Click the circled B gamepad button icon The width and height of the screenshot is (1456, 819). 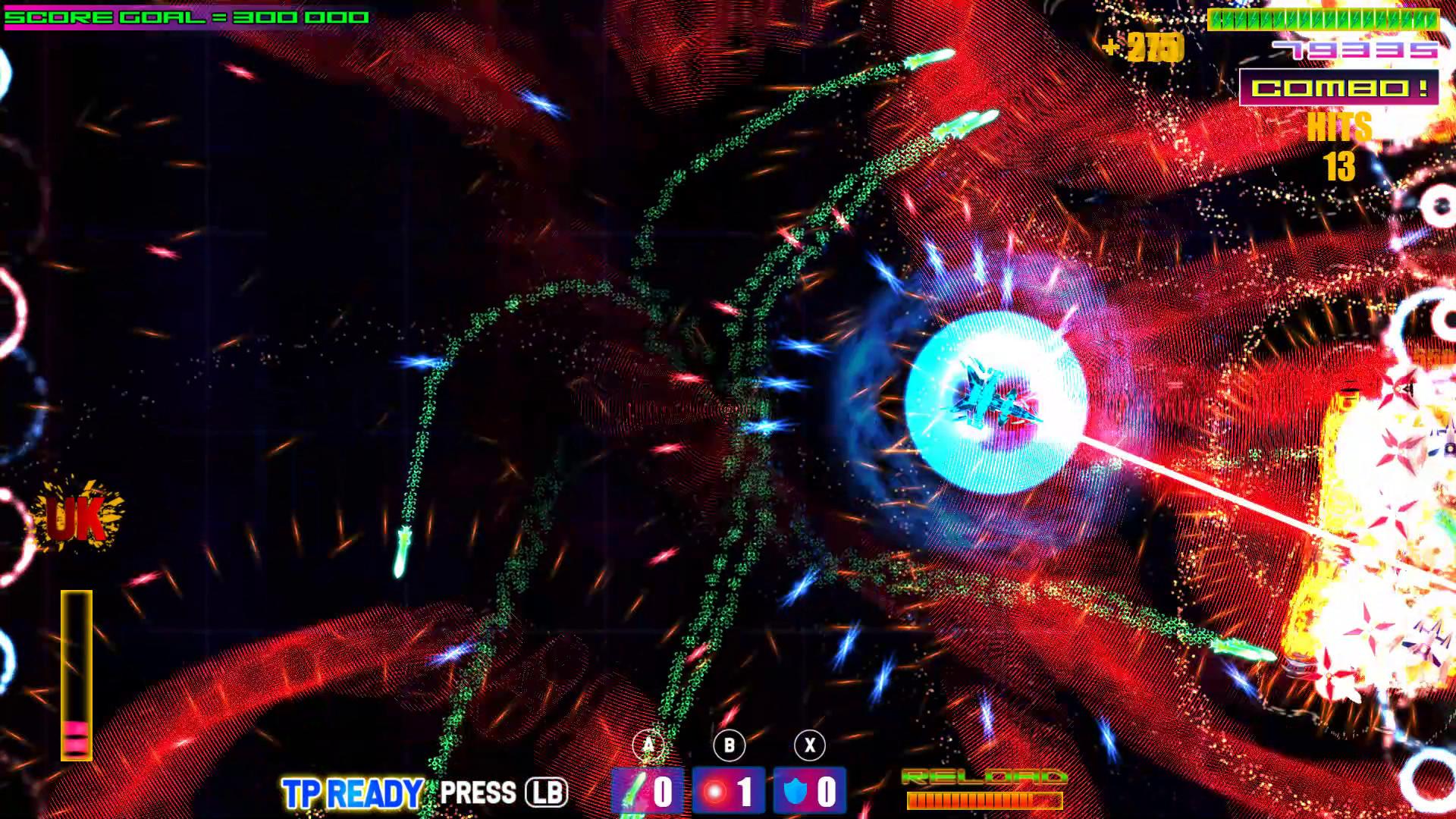(728, 744)
